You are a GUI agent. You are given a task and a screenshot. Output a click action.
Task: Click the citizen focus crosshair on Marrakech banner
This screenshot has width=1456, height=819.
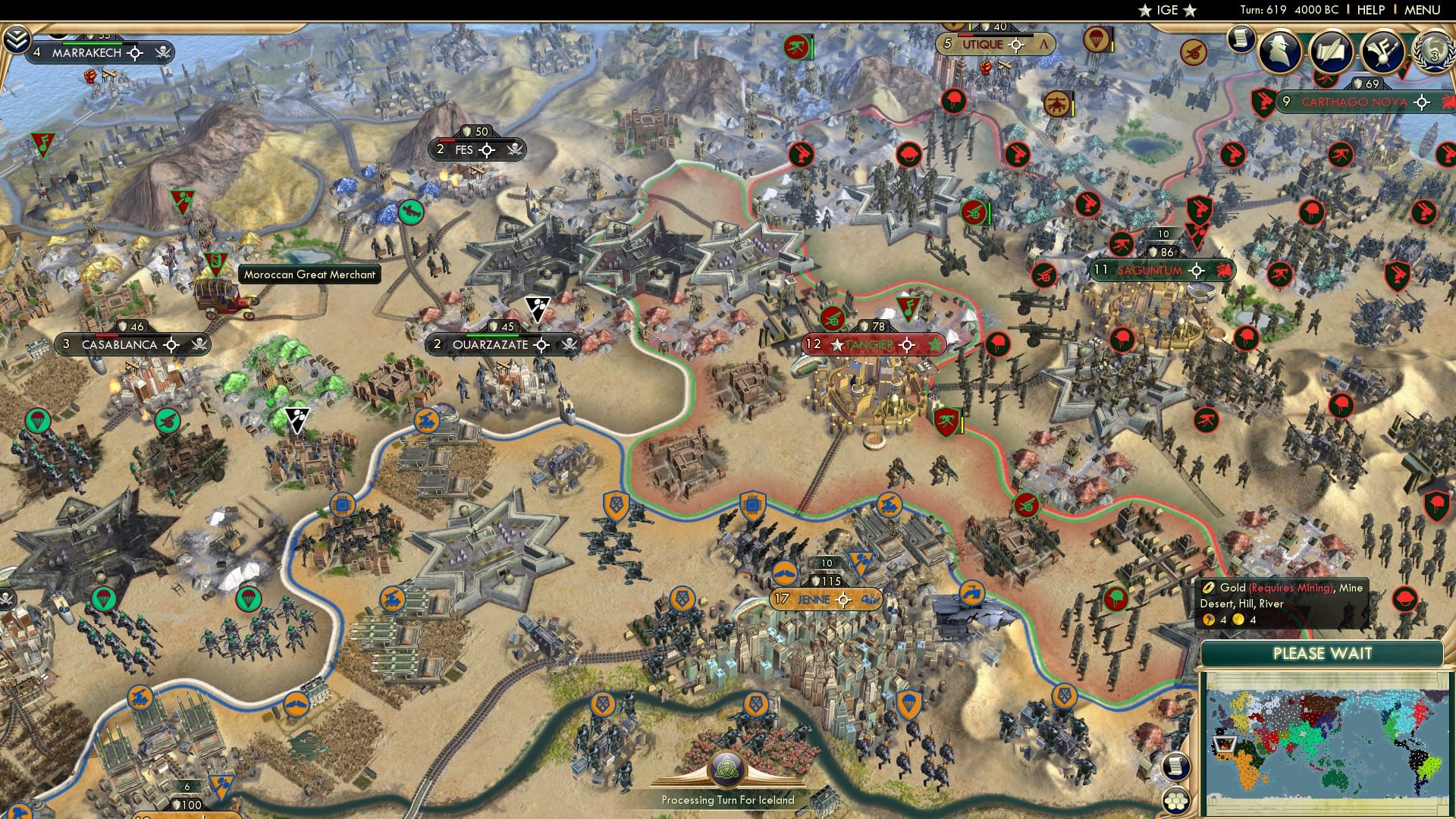(134, 53)
